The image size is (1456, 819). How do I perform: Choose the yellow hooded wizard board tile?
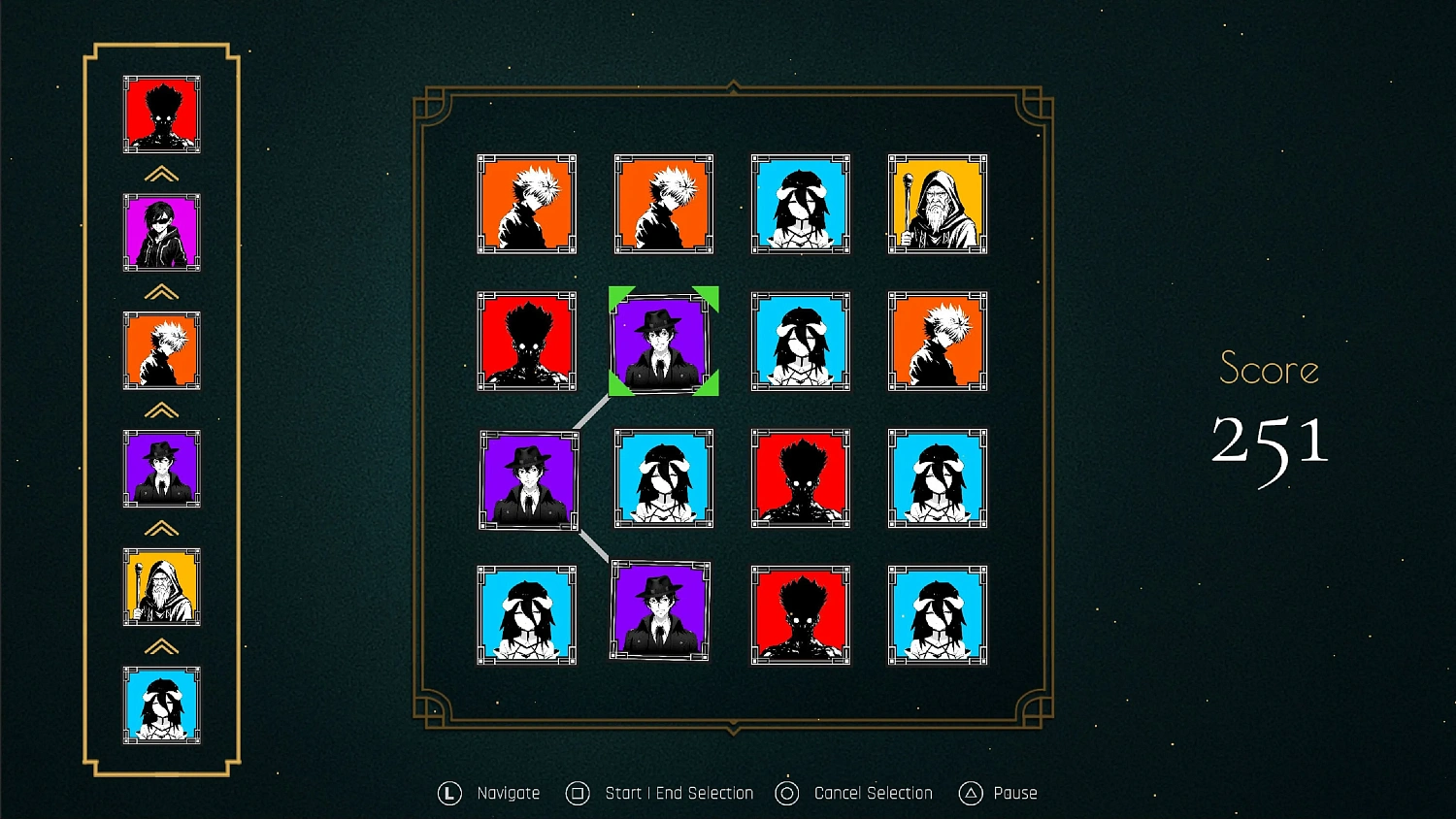pos(937,205)
